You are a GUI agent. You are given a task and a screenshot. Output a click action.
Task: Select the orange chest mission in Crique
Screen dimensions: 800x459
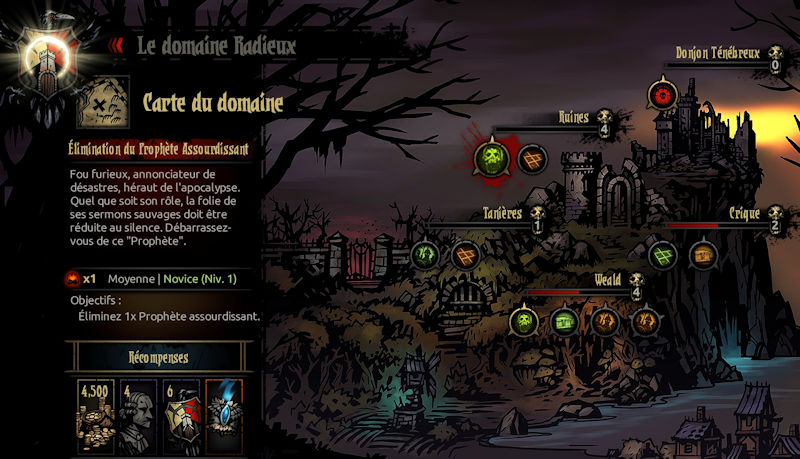(x=704, y=255)
